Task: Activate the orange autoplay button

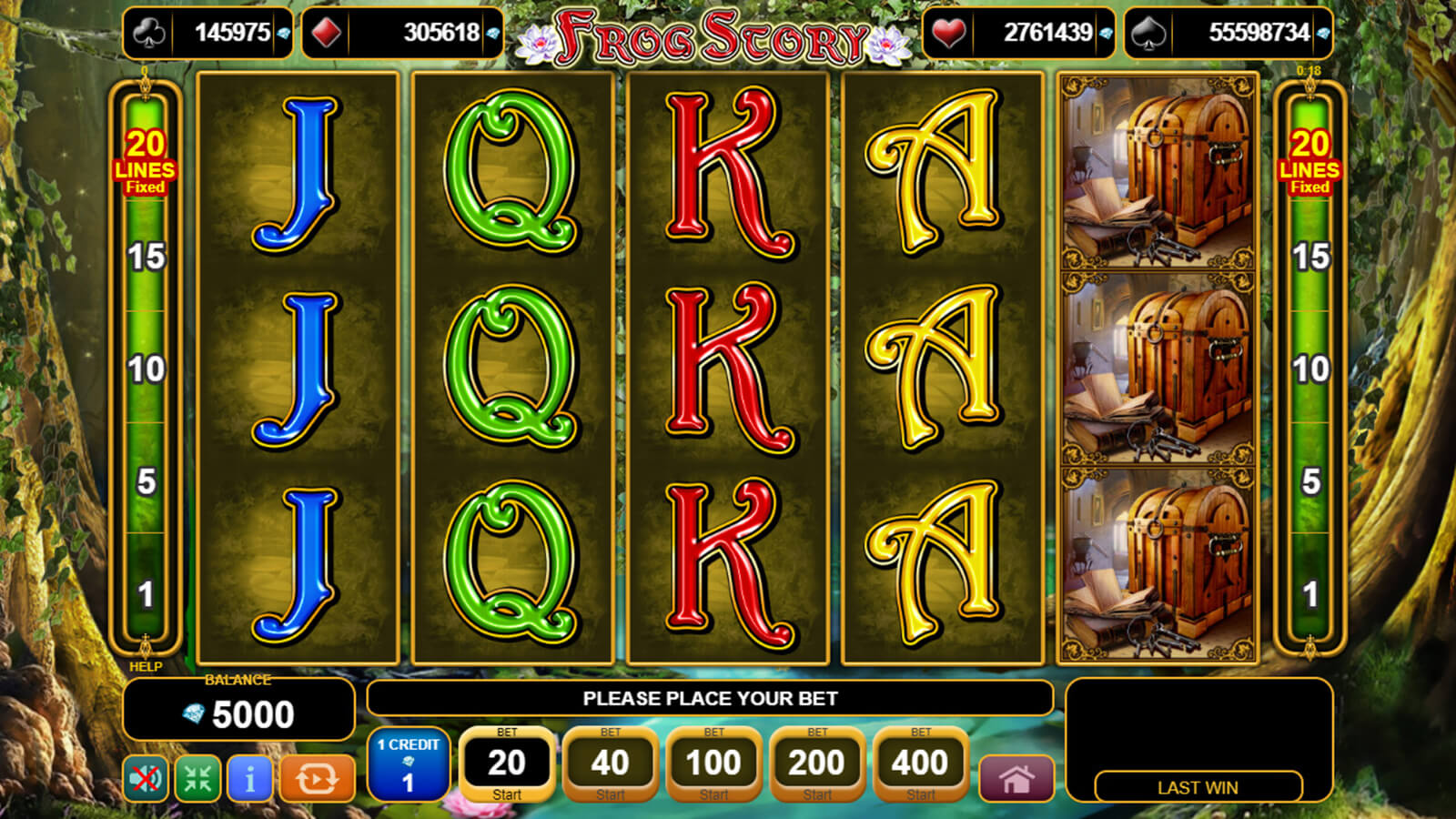Action: click(x=317, y=779)
